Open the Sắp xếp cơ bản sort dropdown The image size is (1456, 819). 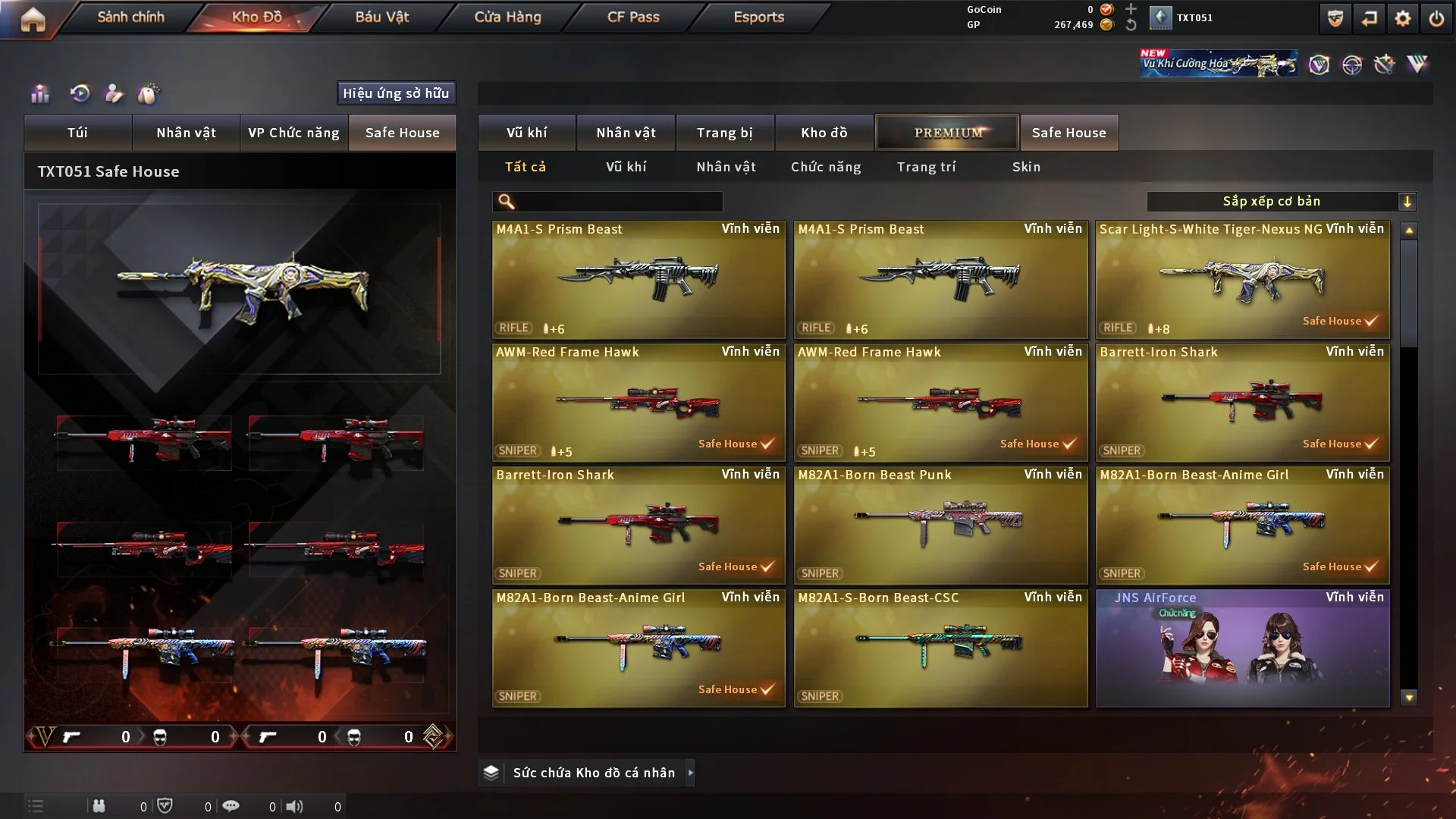1281,202
